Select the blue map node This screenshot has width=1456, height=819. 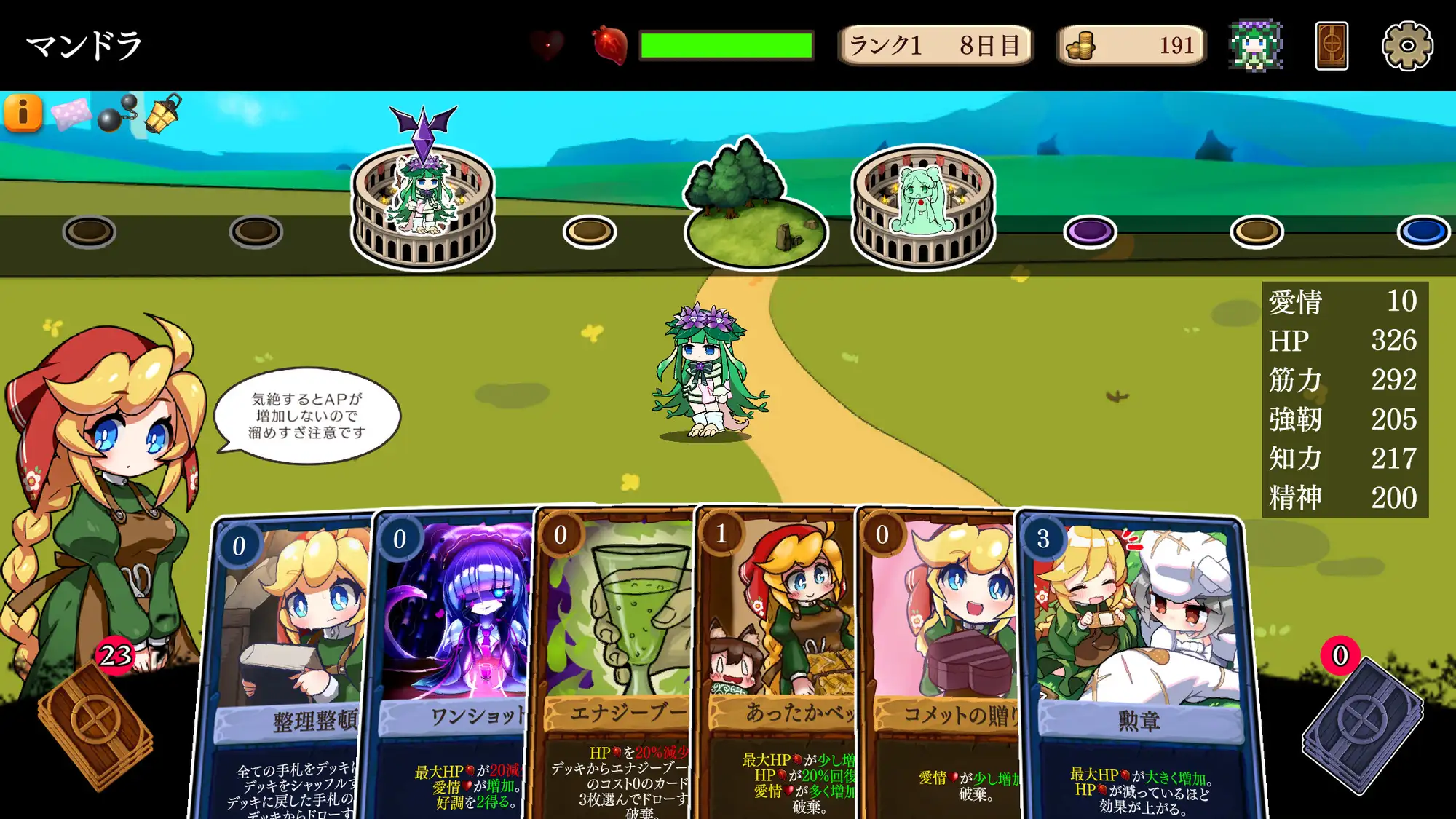pyautogui.click(x=1423, y=232)
